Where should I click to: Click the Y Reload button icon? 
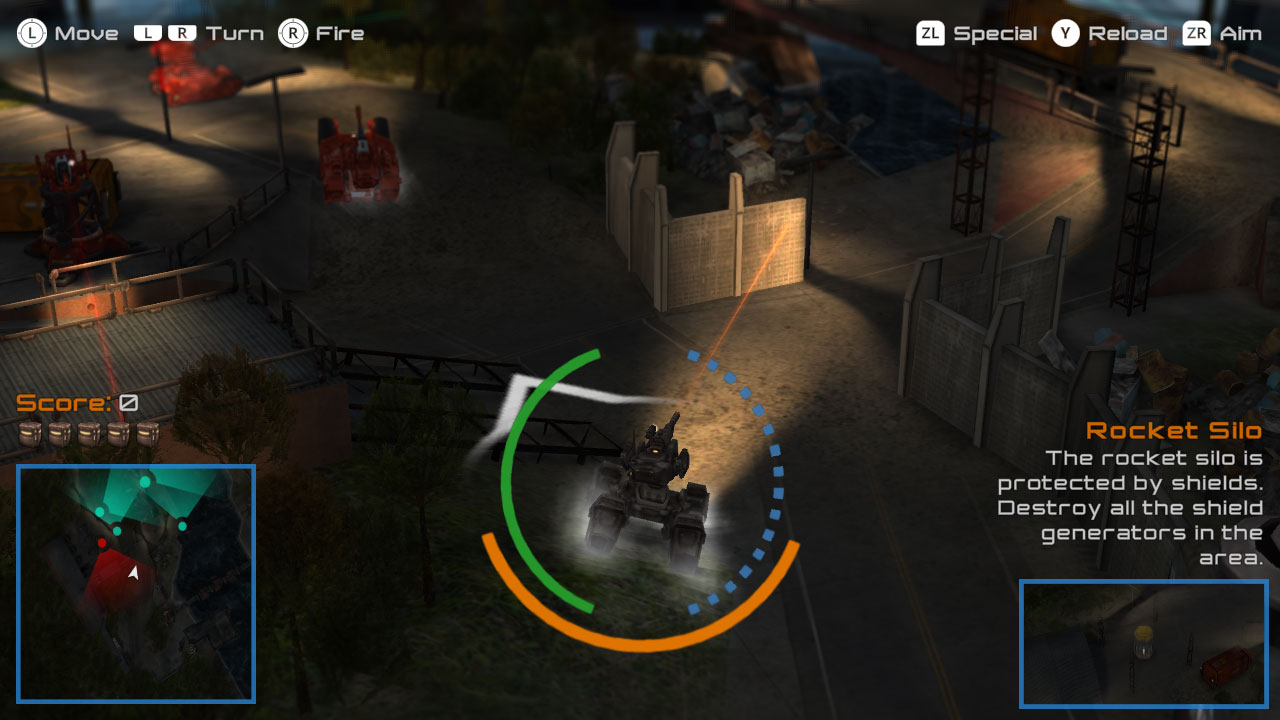point(1066,32)
